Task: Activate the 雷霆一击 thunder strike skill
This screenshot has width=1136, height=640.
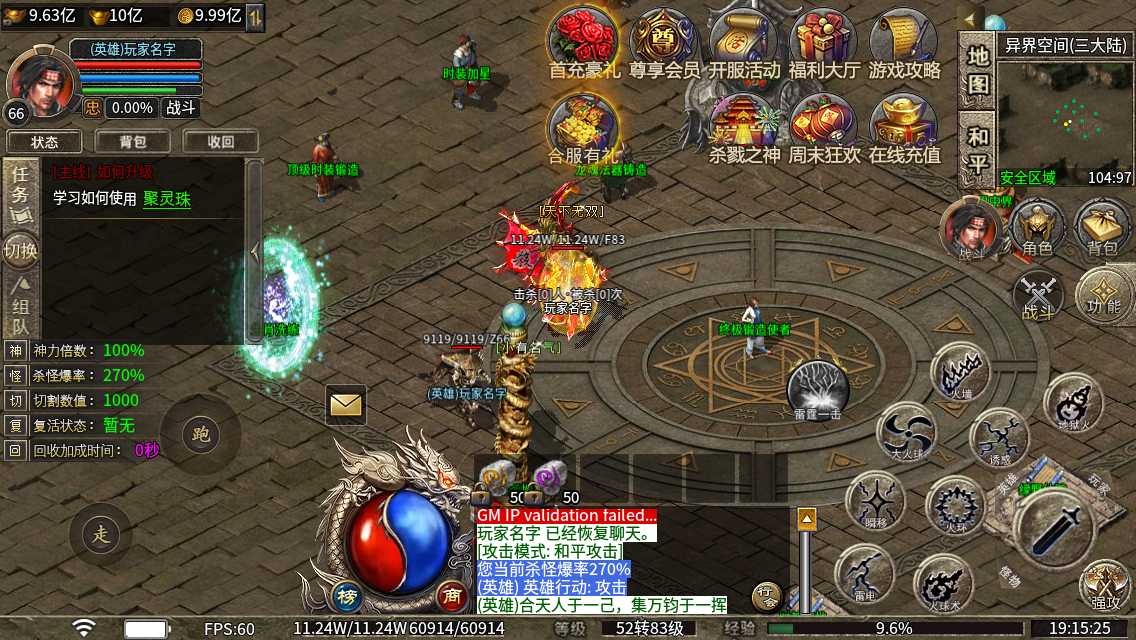Action: (818, 388)
